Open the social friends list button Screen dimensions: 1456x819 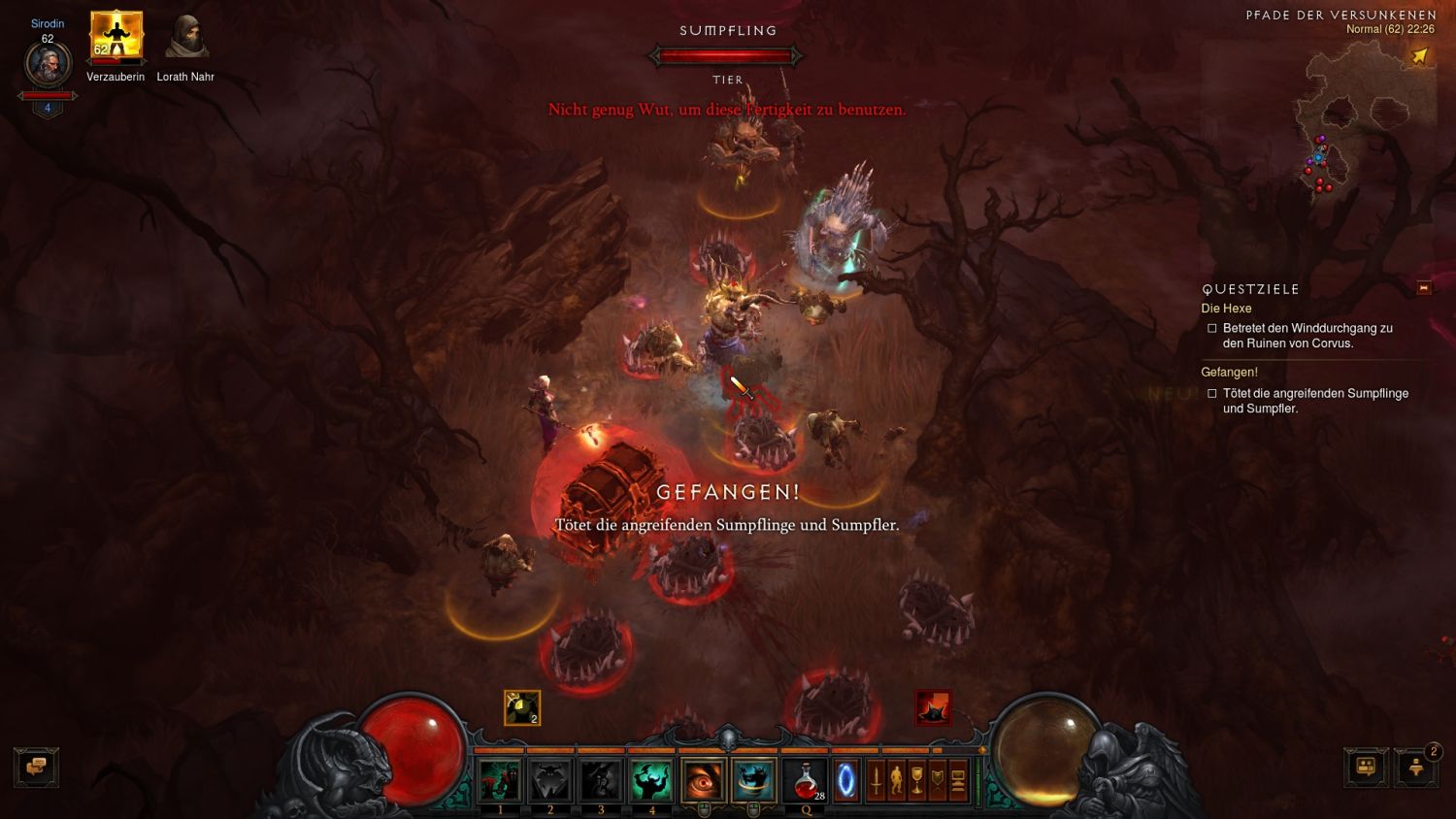point(1366,767)
